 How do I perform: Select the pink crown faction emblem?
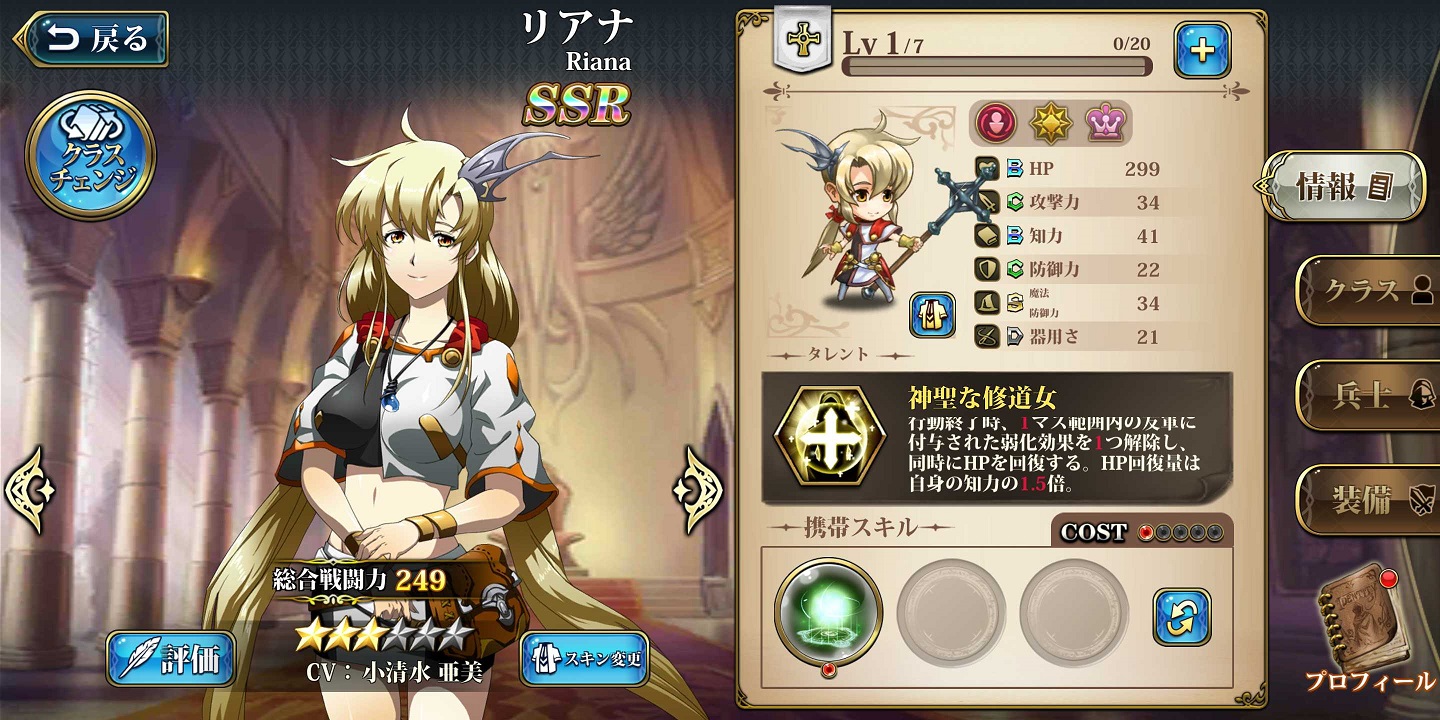pos(1105,122)
